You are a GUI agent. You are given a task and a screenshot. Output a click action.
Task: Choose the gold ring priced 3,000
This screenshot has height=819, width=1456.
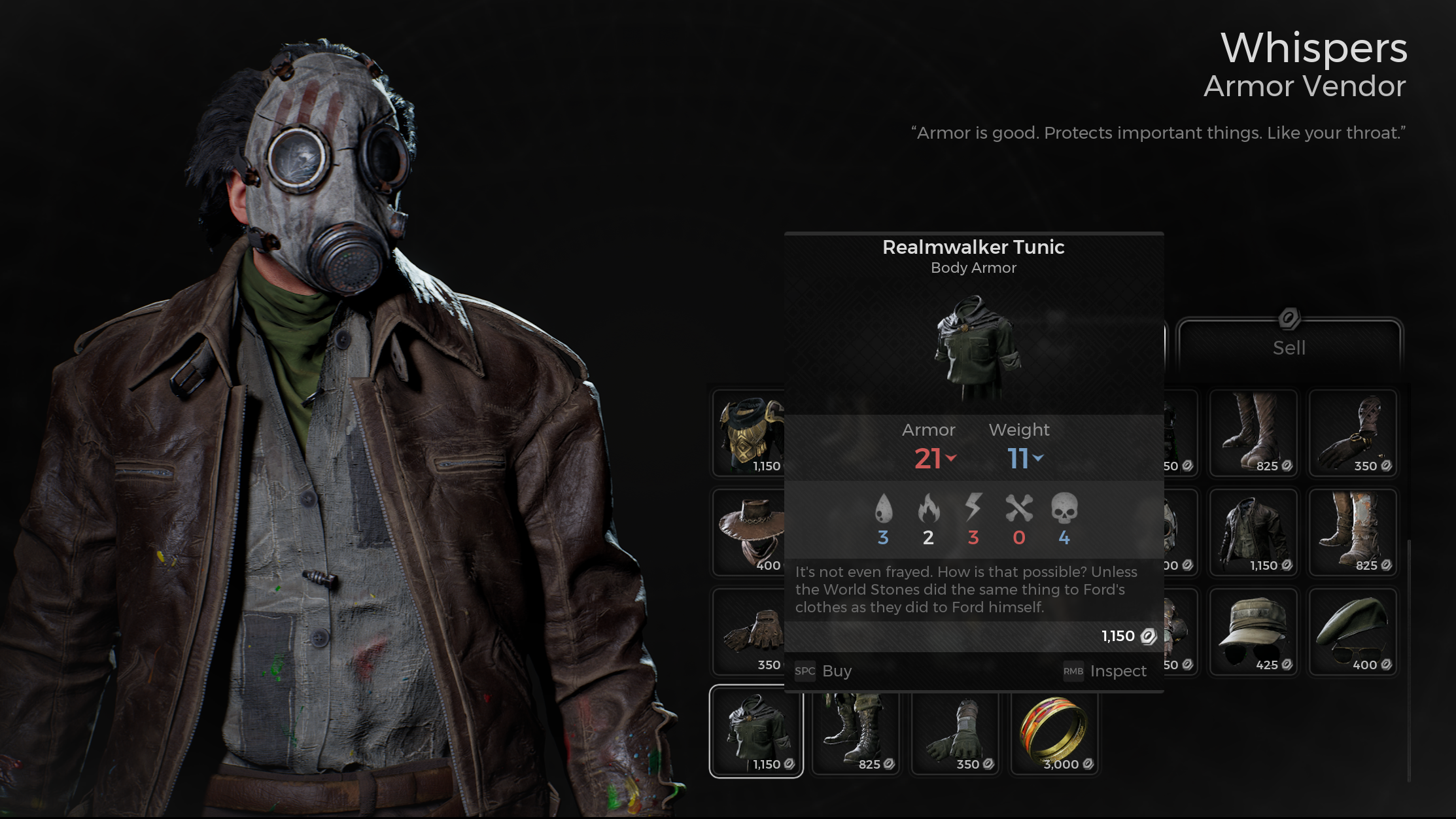[1054, 731]
